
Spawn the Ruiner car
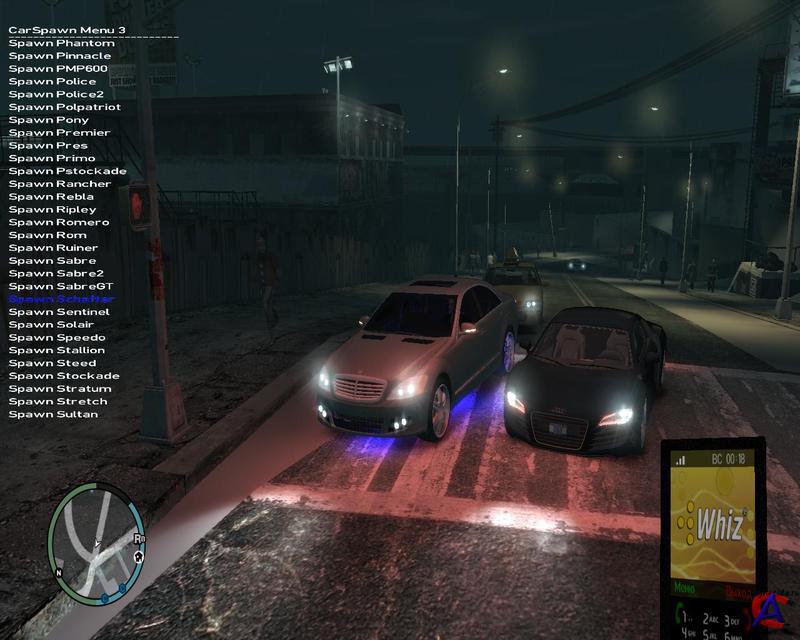(x=54, y=248)
